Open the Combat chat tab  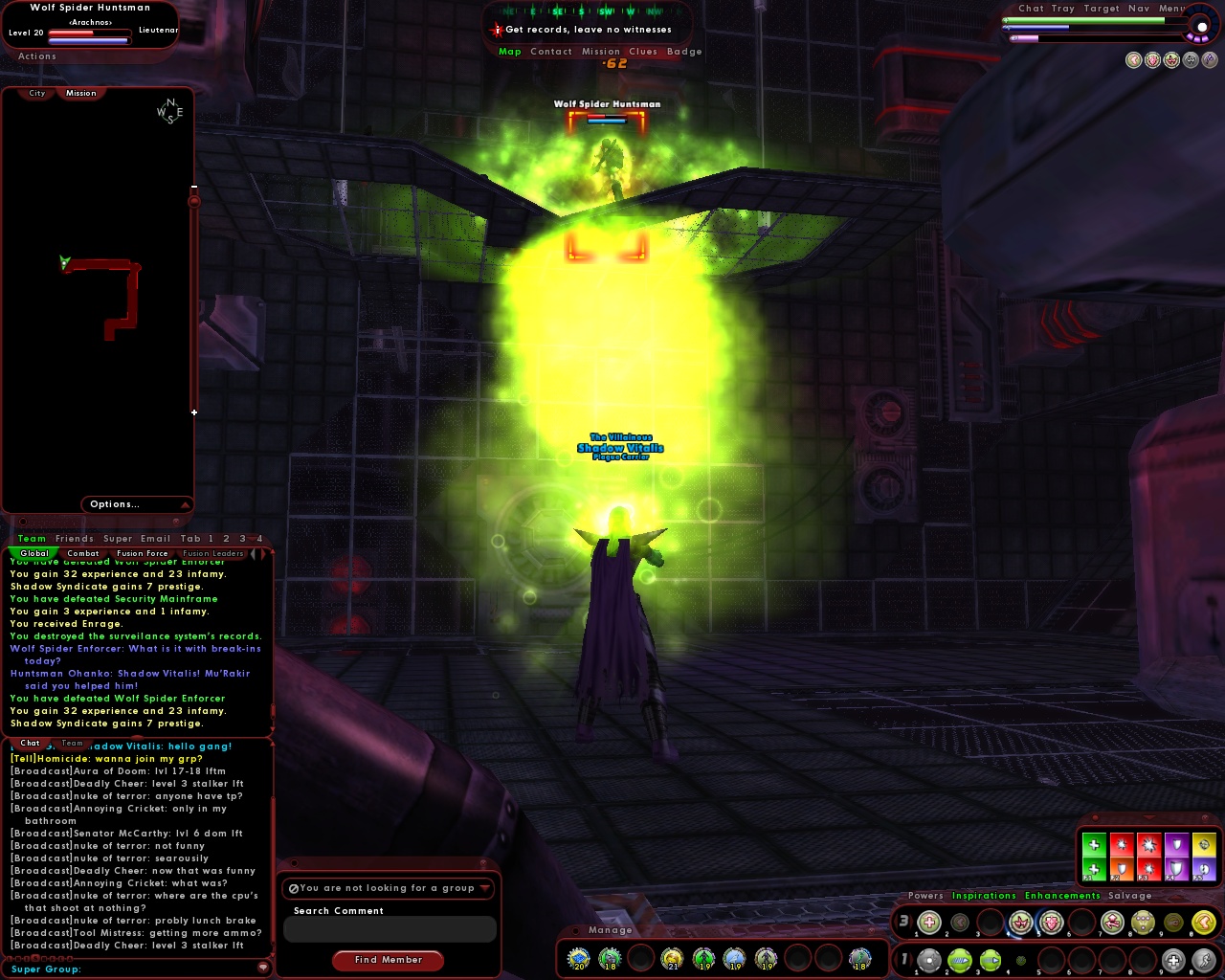(83, 553)
